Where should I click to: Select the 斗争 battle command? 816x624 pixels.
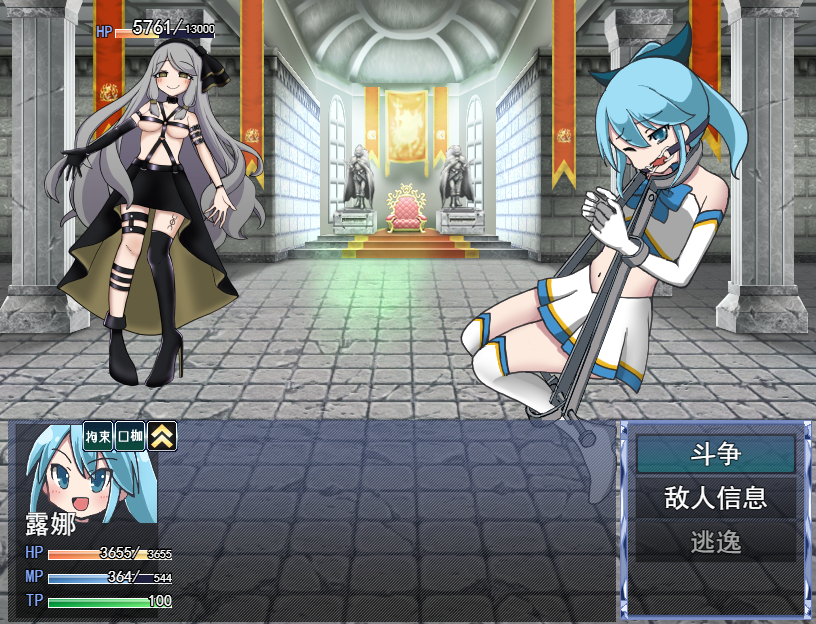715,454
